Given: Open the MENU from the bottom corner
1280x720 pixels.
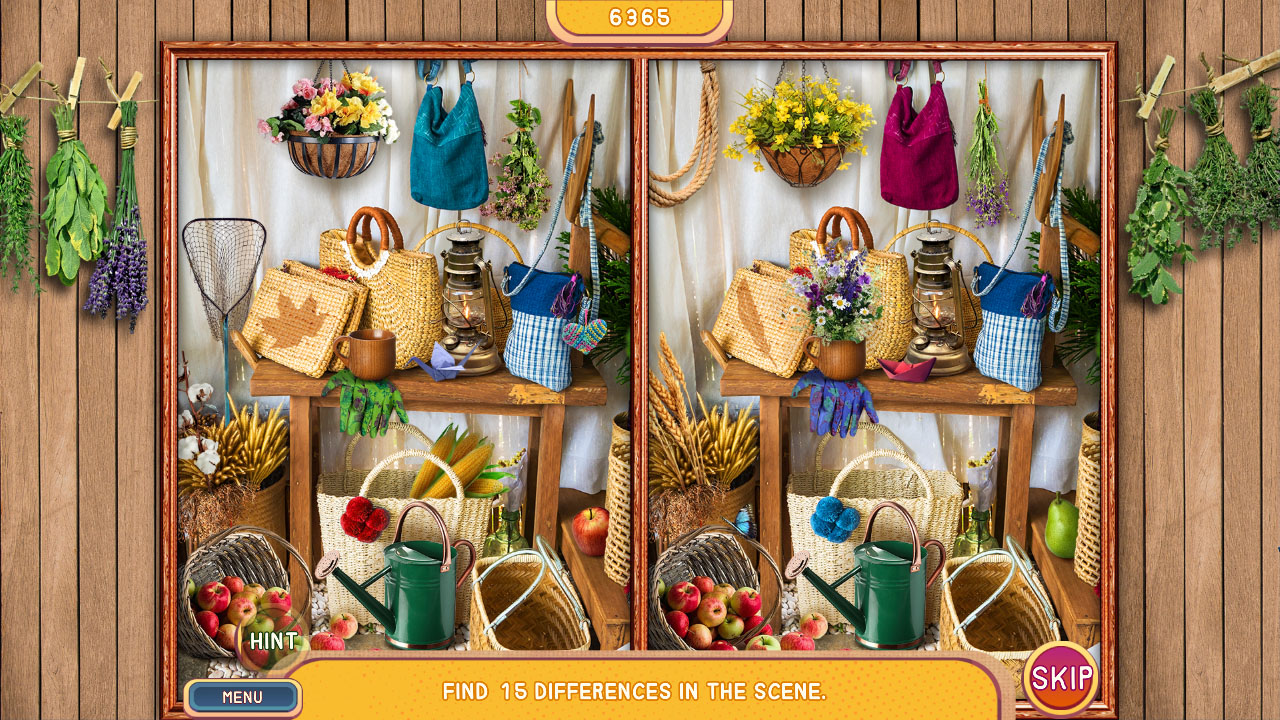Looking at the screenshot, I should pyautogui.click(x=246, y=698).
